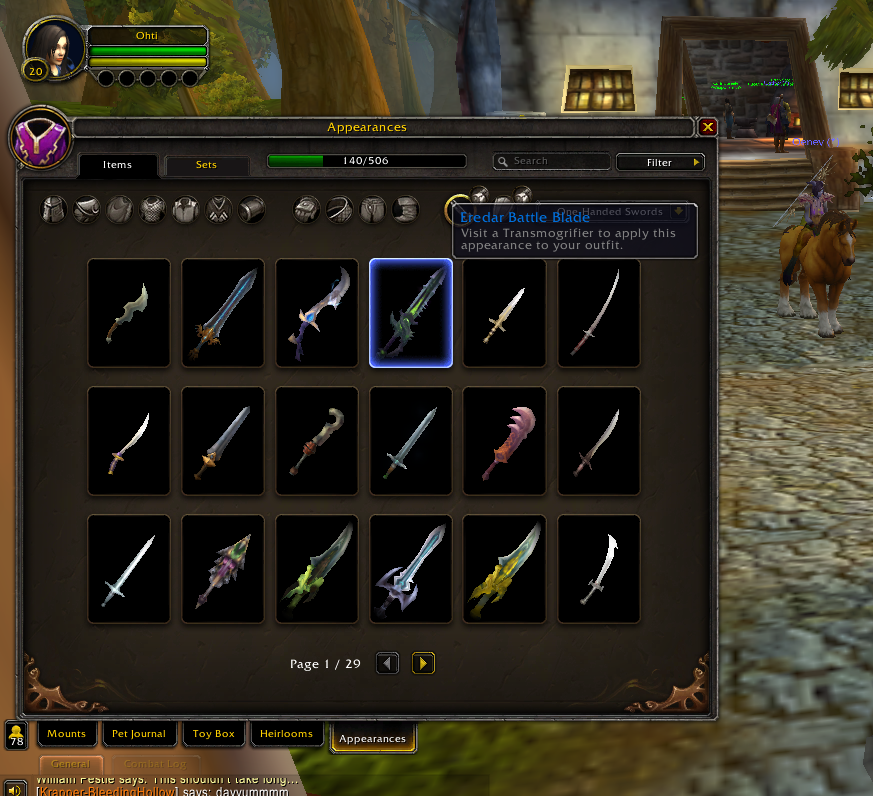Select the golden yellow curved blade appearance
This screenshot has height=796, width=873.
pyautogui.click(x=505, y=570)
